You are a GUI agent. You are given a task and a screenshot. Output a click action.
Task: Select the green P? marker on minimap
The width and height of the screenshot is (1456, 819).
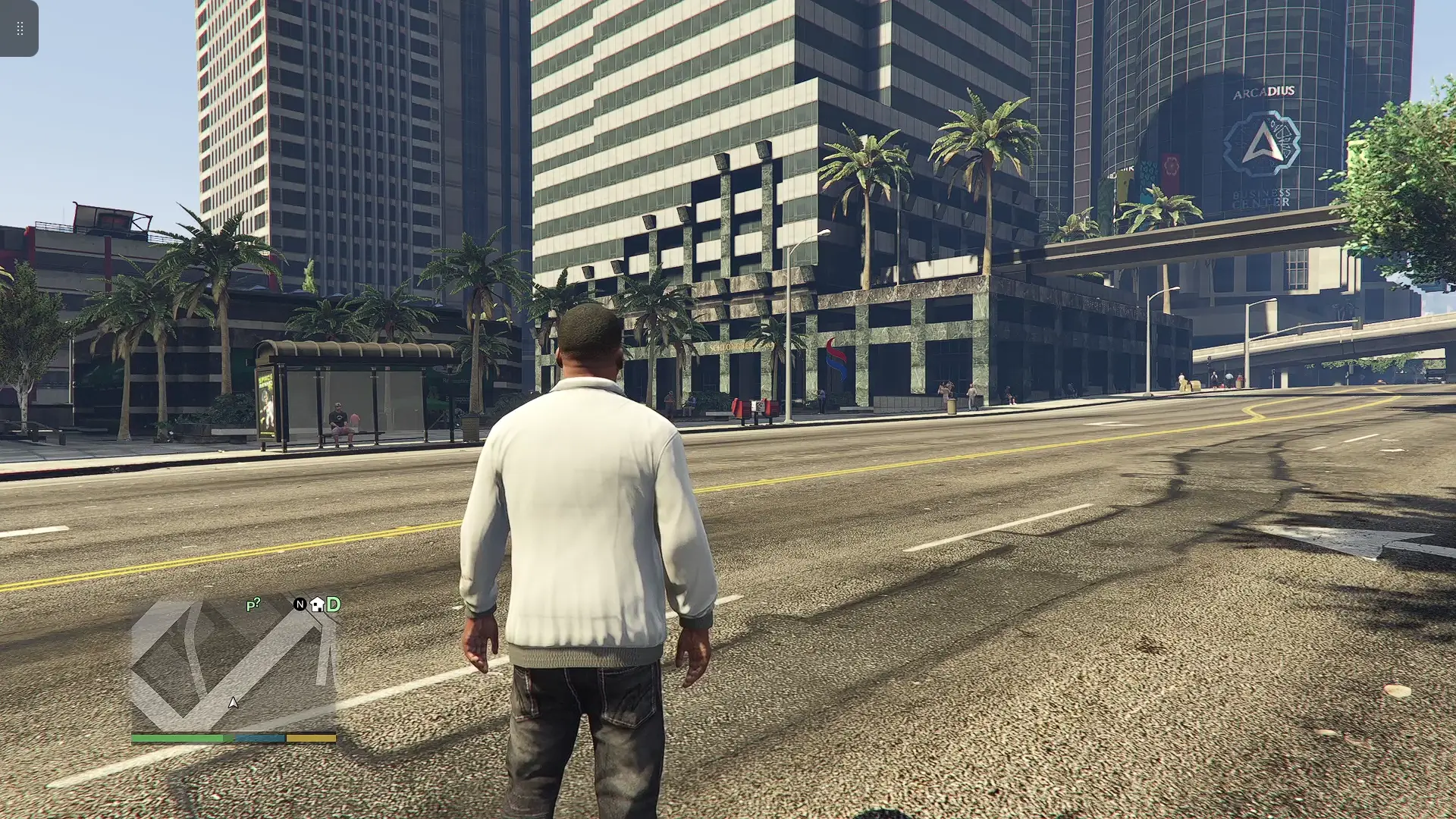[253, 604]
